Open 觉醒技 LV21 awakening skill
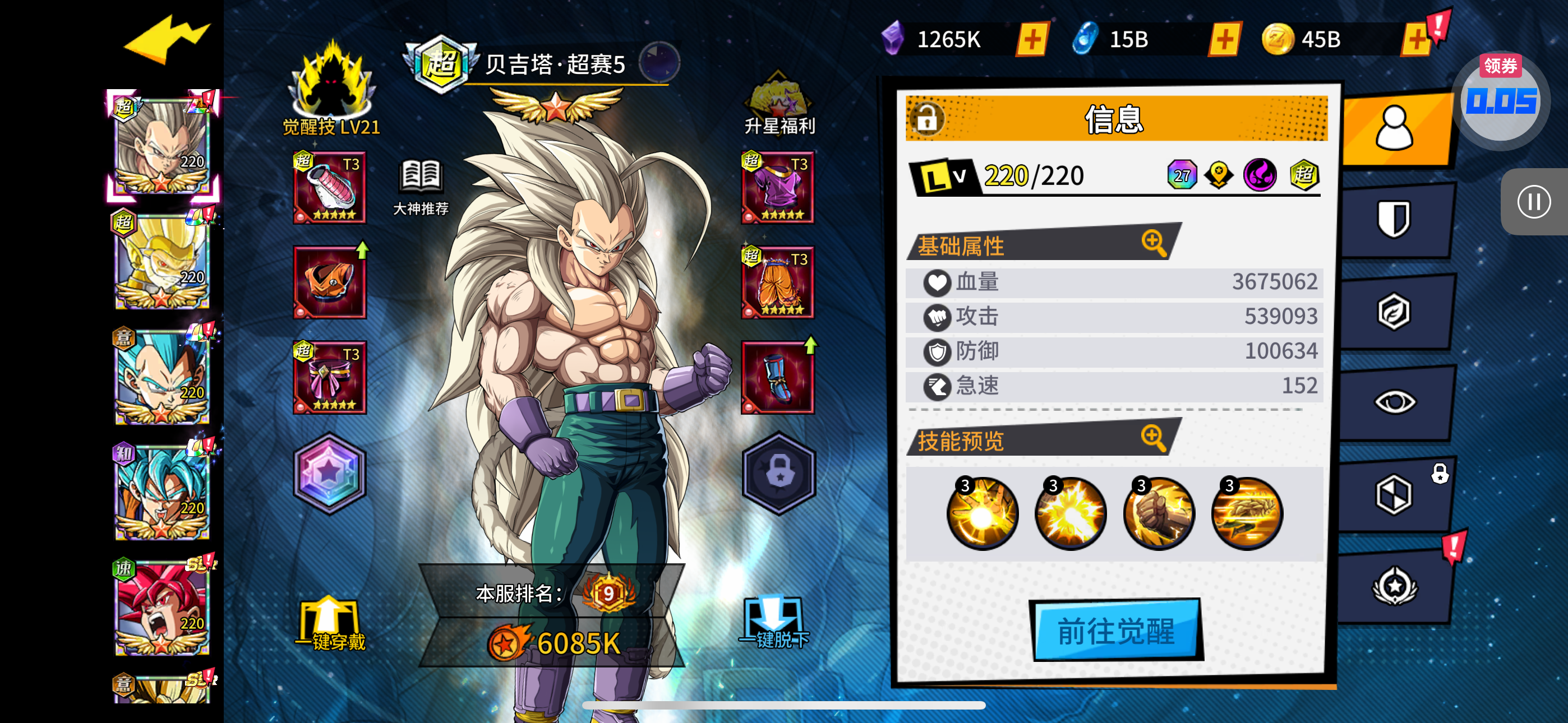 [x=331, y=88]
